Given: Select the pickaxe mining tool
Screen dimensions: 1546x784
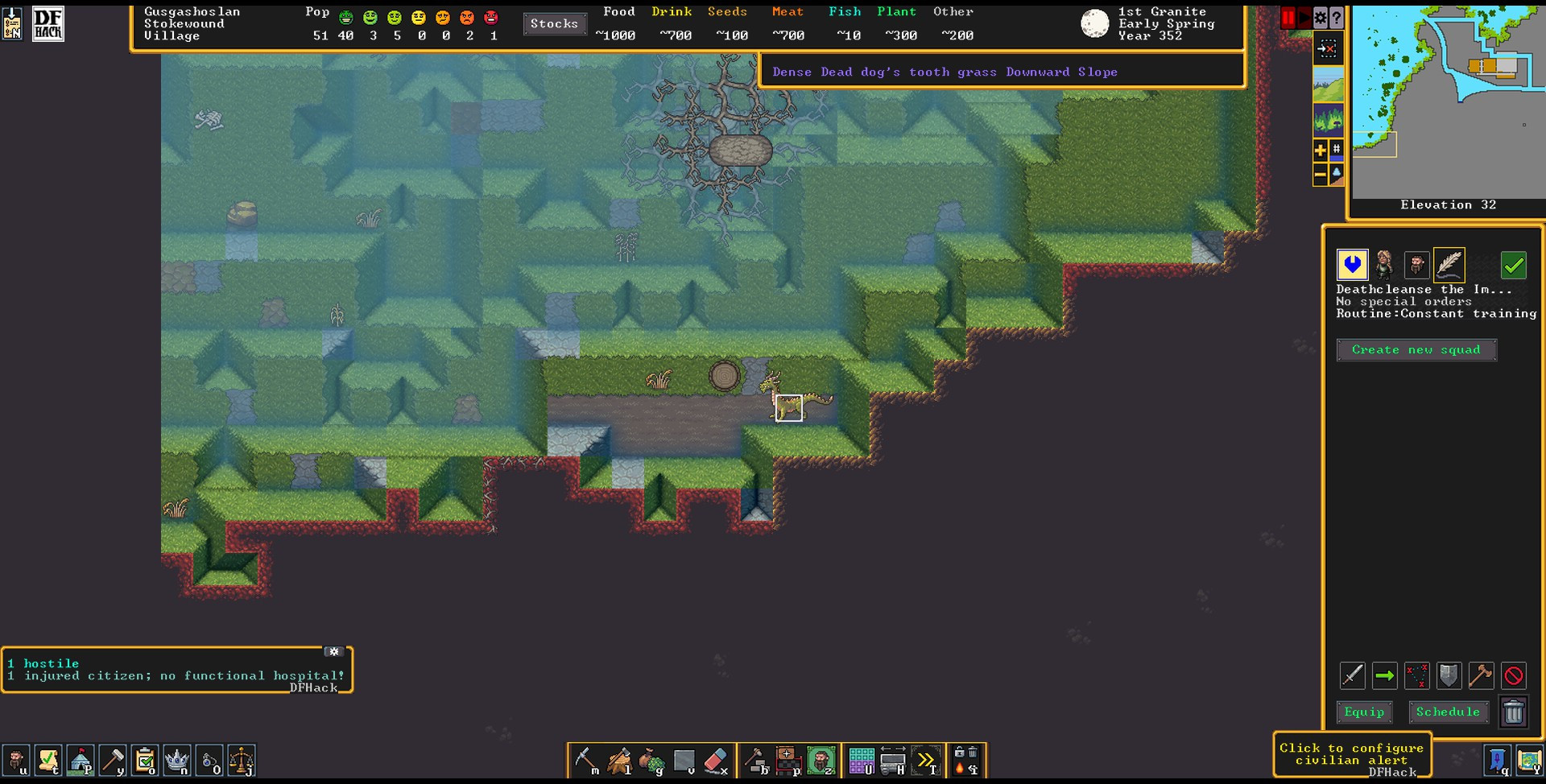Looking at the screenshot, I should pos(587,761).
